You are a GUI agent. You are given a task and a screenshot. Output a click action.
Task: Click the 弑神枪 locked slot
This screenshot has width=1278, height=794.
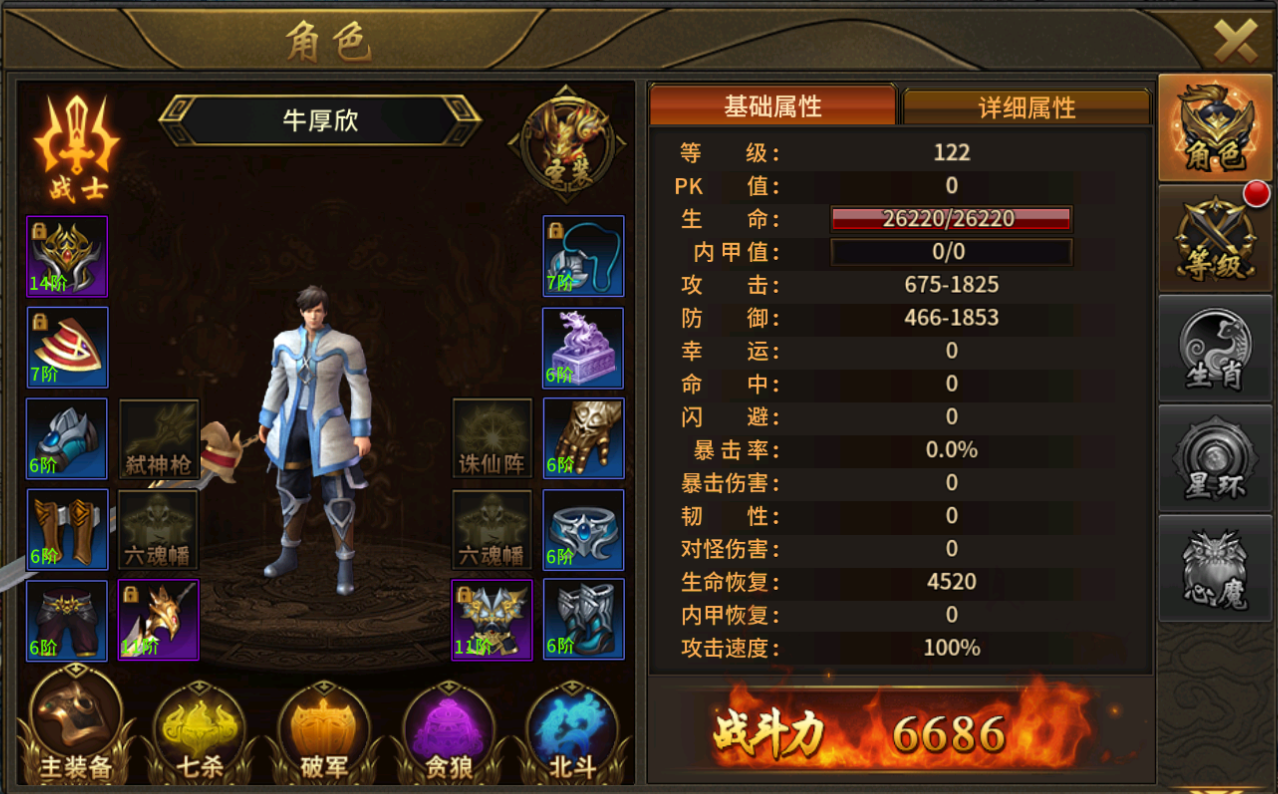coord(159,439)
